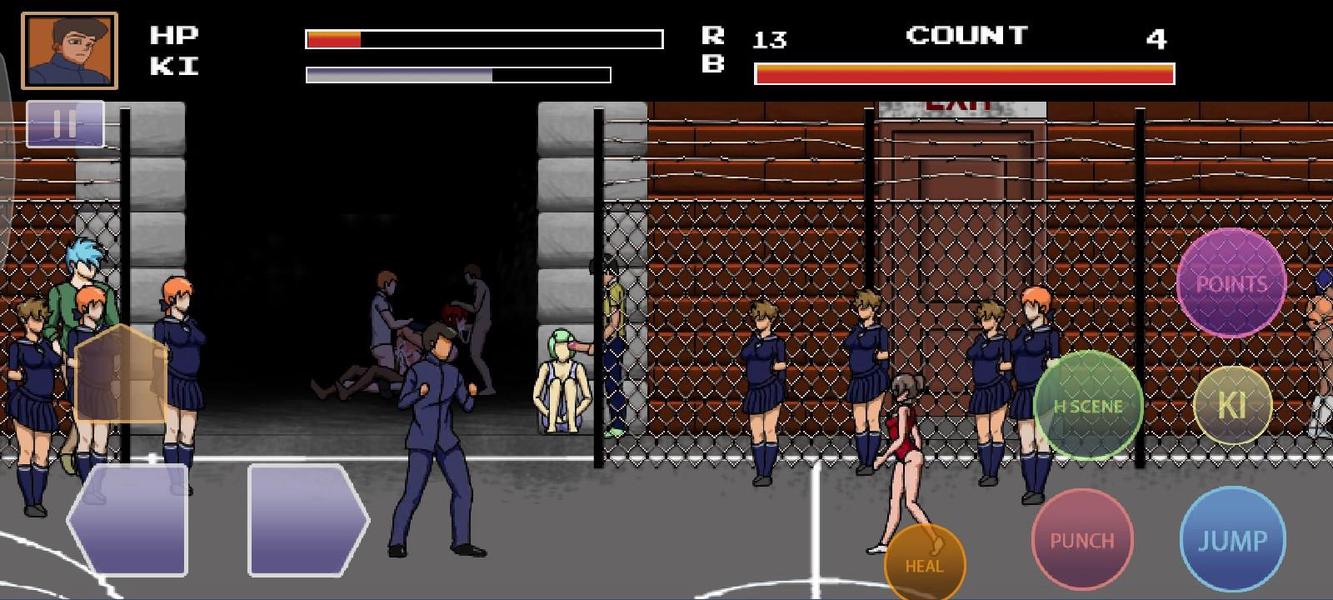Hit the blue JUMP button
1333x600 pixels.
pyautogui.click(x=1232, y=540)
